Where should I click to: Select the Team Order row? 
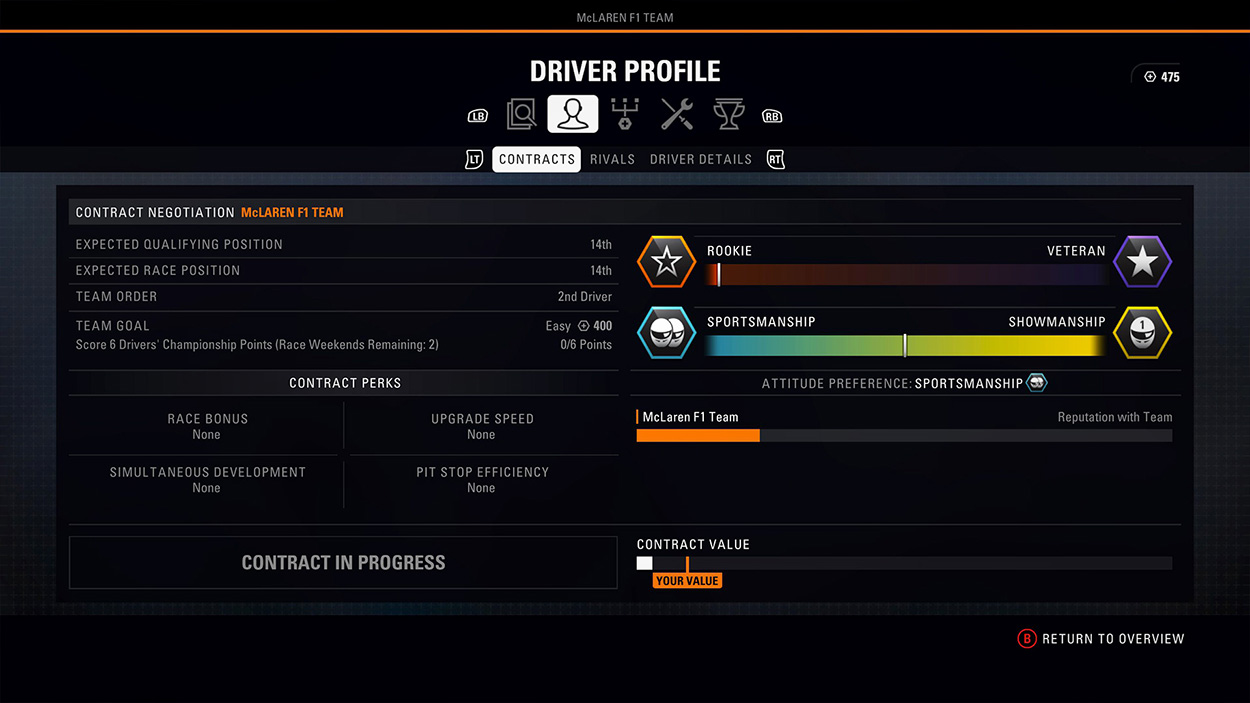(344, 296)
